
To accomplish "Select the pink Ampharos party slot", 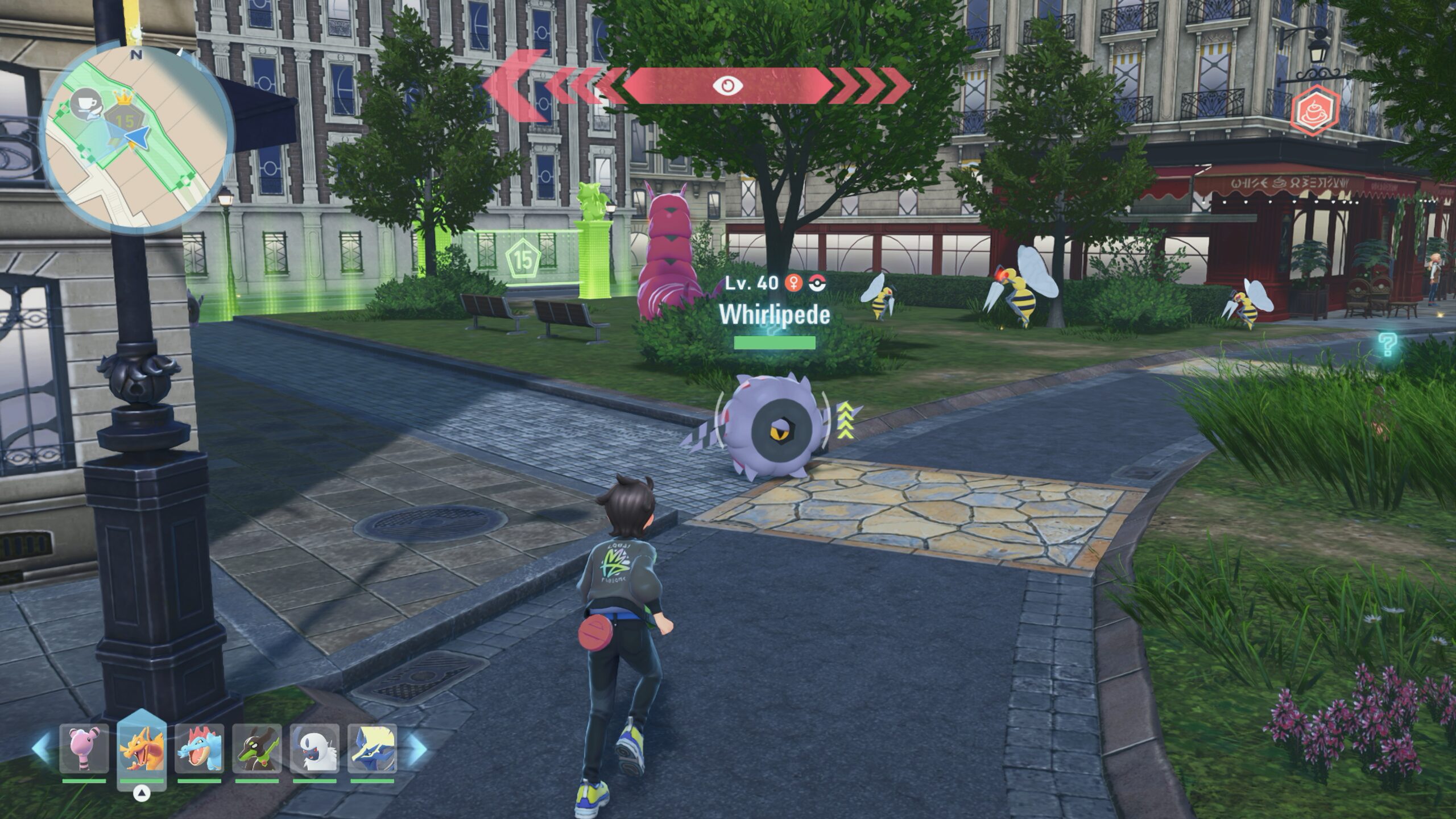I will point(84,748).
